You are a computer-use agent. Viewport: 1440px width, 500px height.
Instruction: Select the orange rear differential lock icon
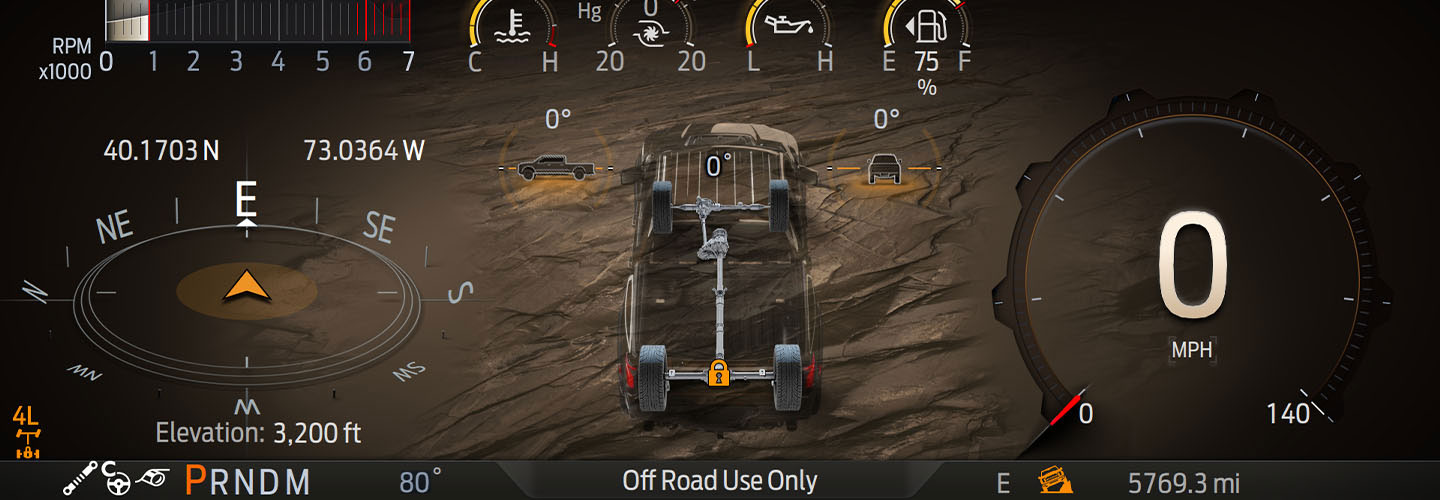[716, 372]
